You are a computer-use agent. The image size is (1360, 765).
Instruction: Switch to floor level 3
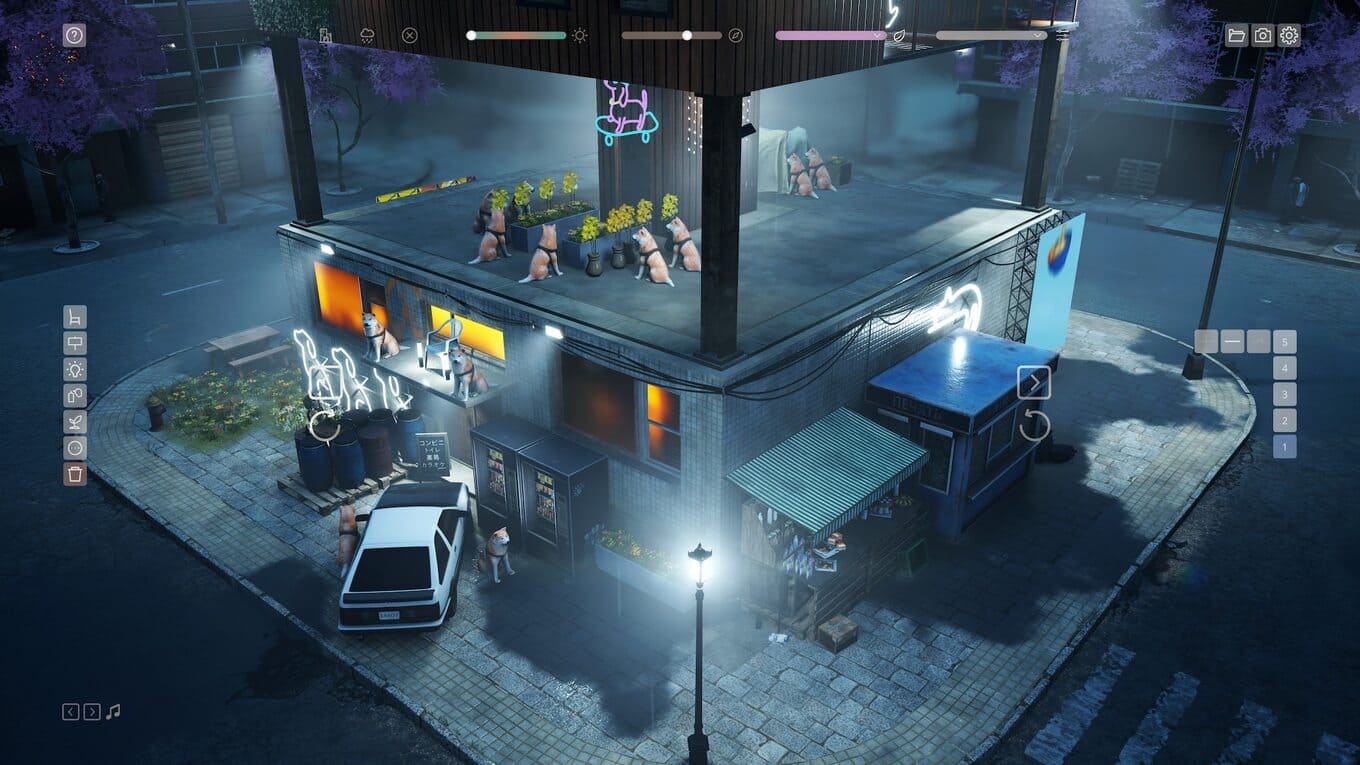pos(1285,394)
